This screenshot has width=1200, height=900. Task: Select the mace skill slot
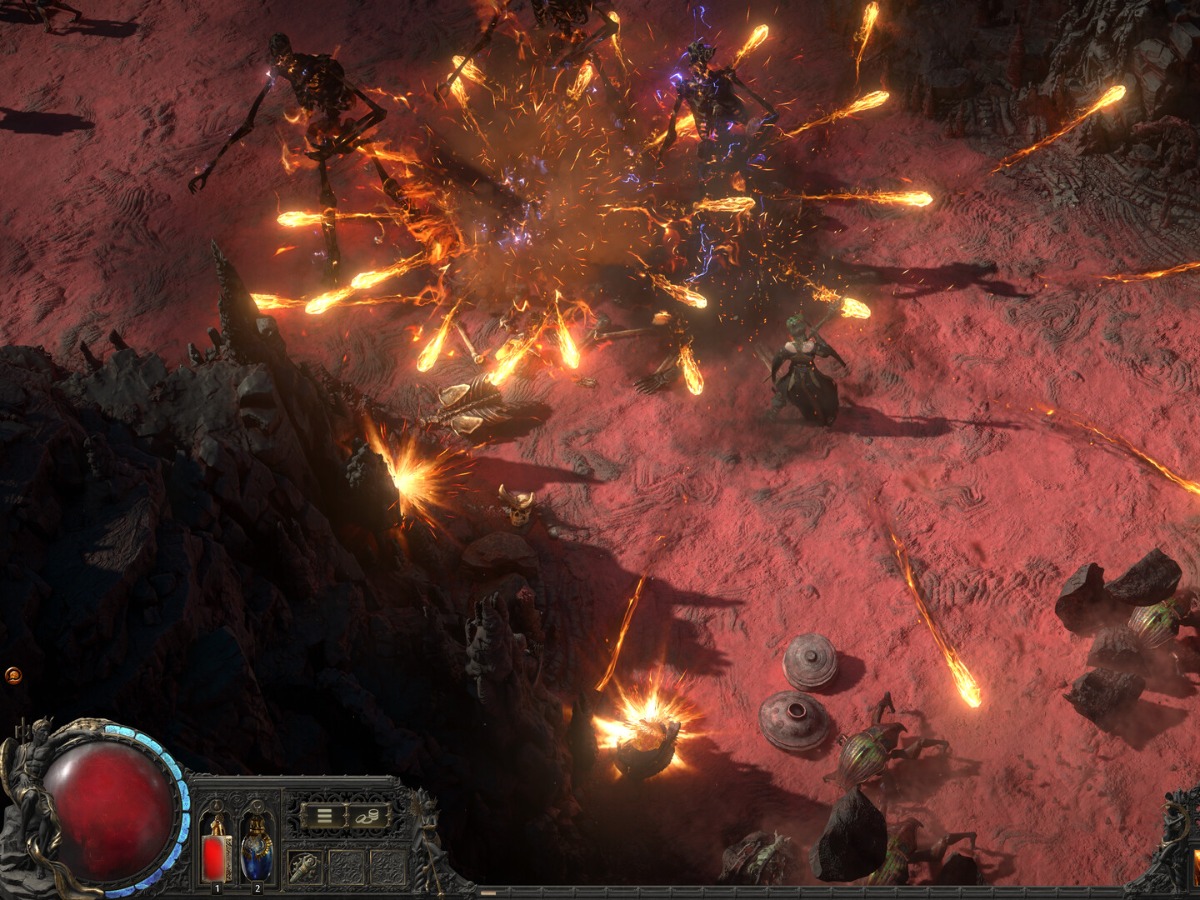click(305, 866)
